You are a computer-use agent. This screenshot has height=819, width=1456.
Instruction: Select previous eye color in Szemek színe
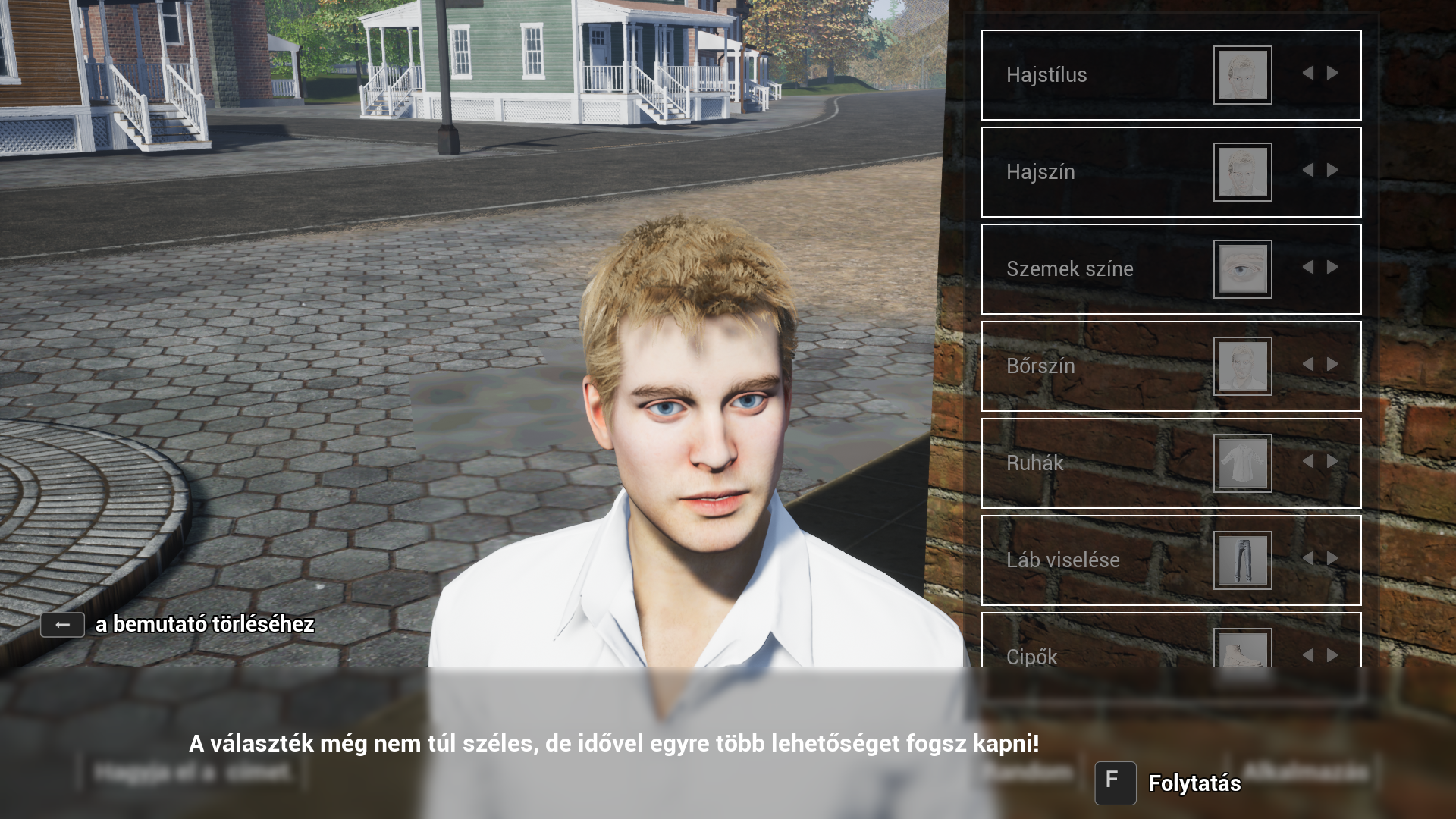[1308, 268]
